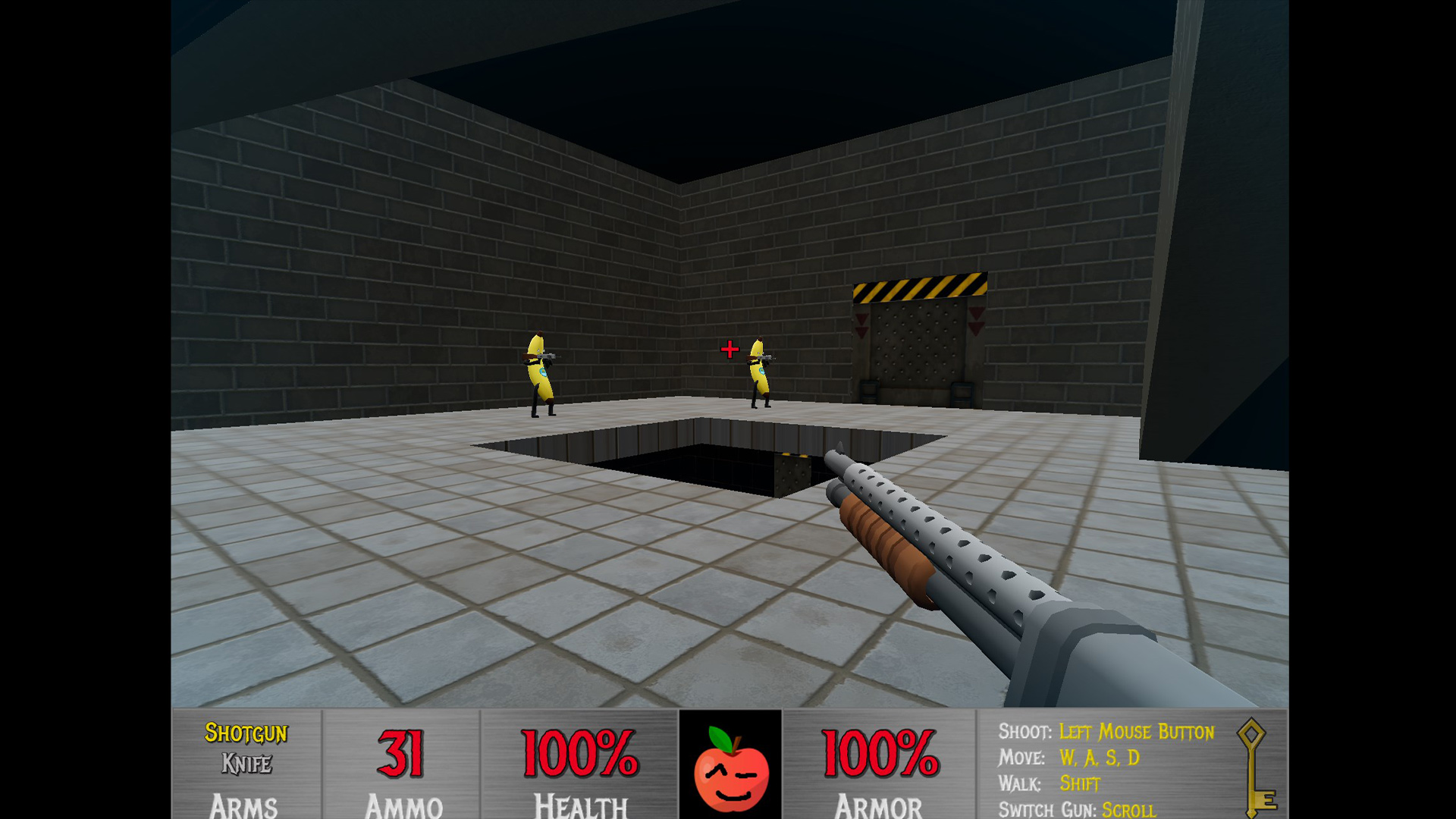Click the Switch Gun: Scroll hint text

(x=1077, y=810)
